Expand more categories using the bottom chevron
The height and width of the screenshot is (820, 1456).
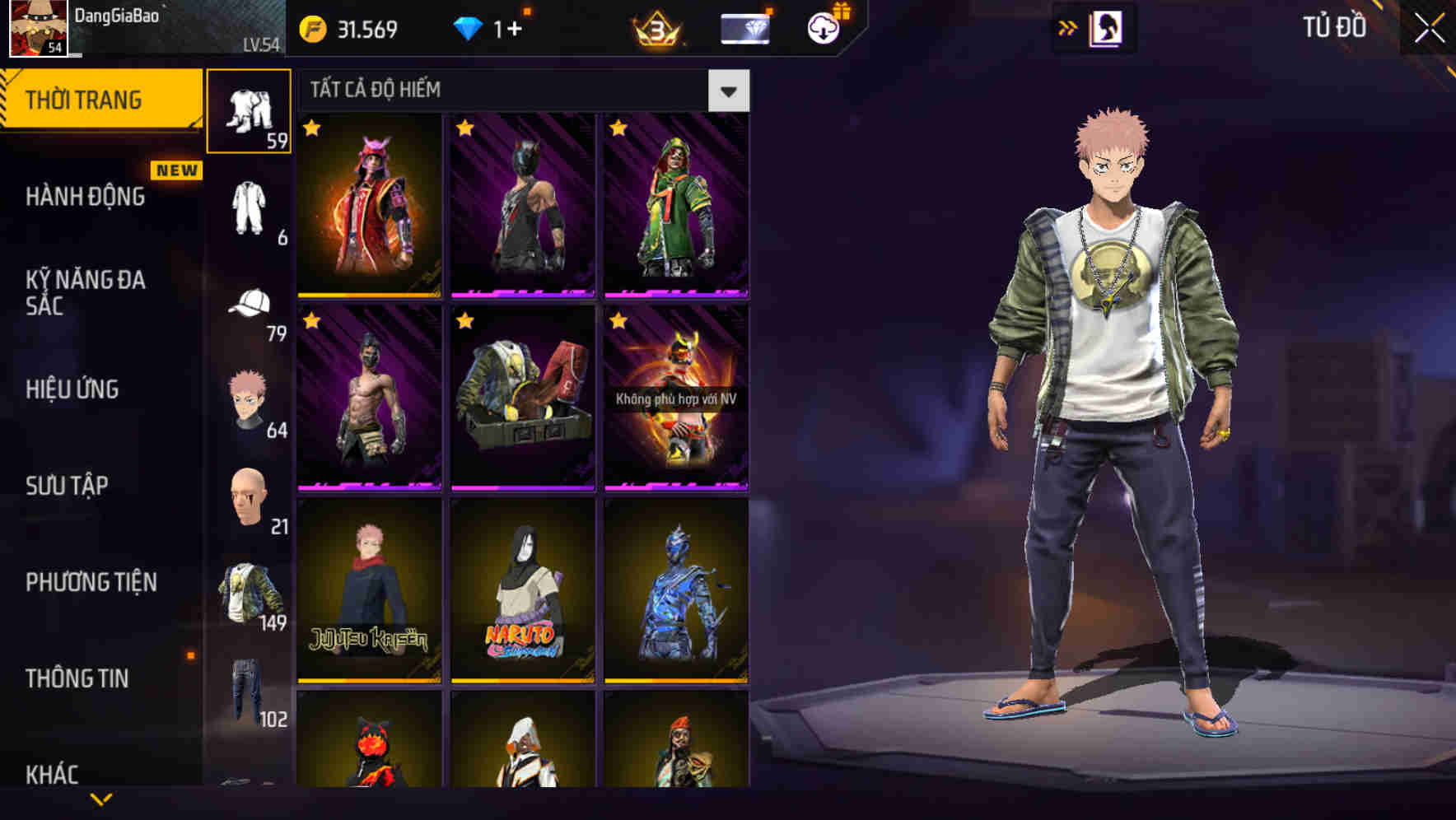[101, 799]
